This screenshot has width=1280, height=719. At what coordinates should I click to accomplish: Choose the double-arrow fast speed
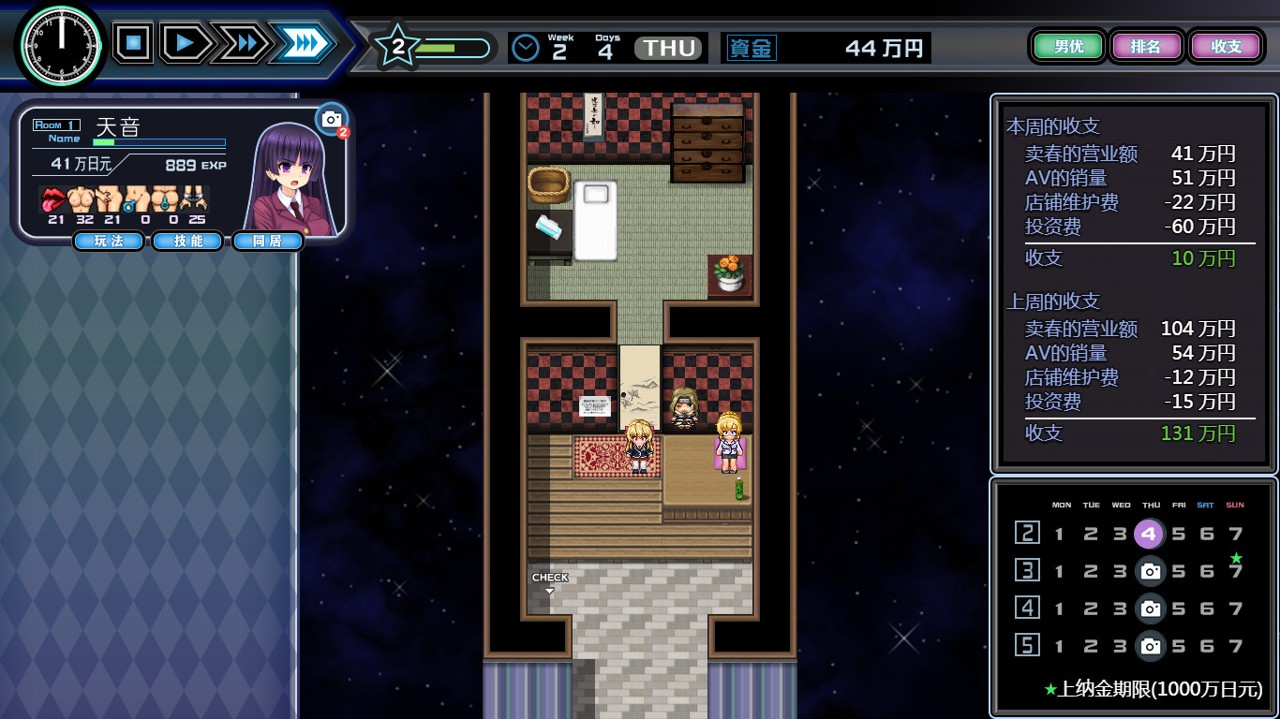(x=241, y=43)
